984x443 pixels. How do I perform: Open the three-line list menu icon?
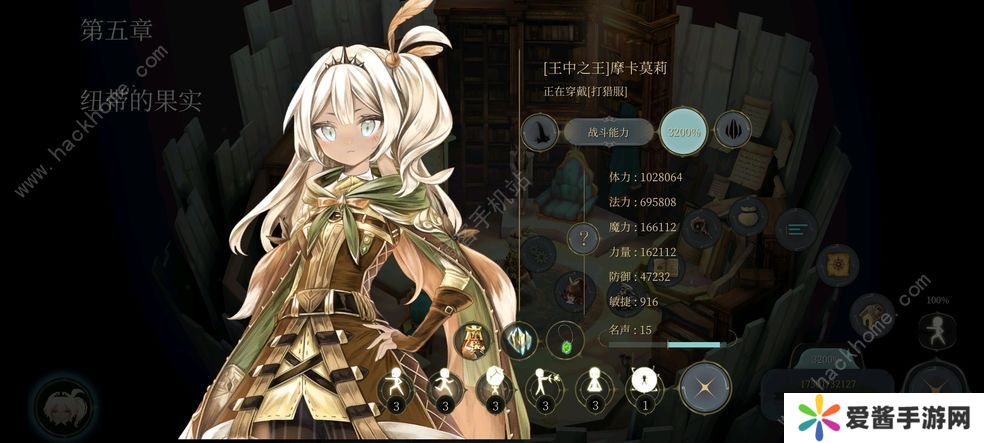(x=797, y=229)
